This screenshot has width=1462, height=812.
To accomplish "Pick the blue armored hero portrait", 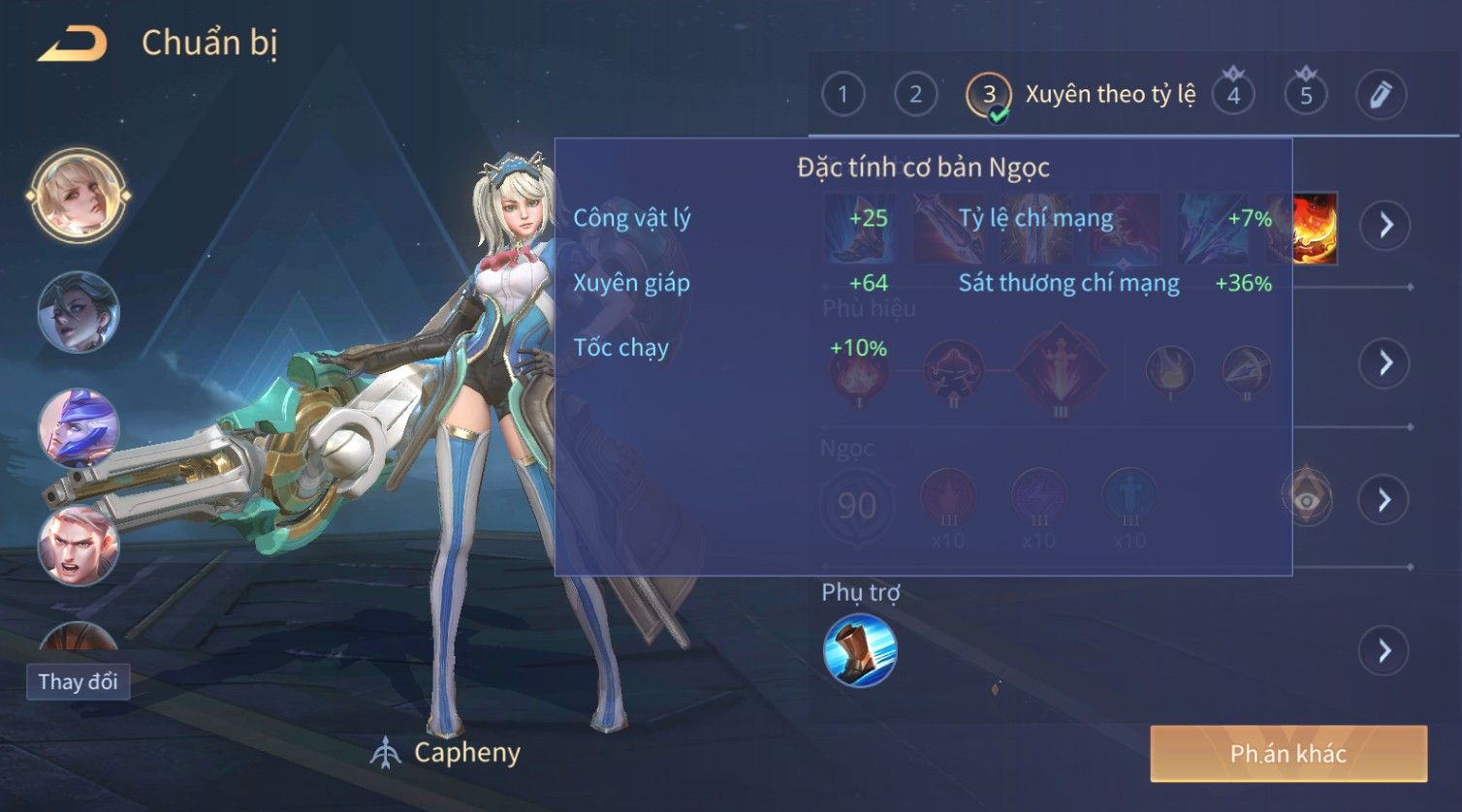I will pyautogui.click(x=79, y=428).
